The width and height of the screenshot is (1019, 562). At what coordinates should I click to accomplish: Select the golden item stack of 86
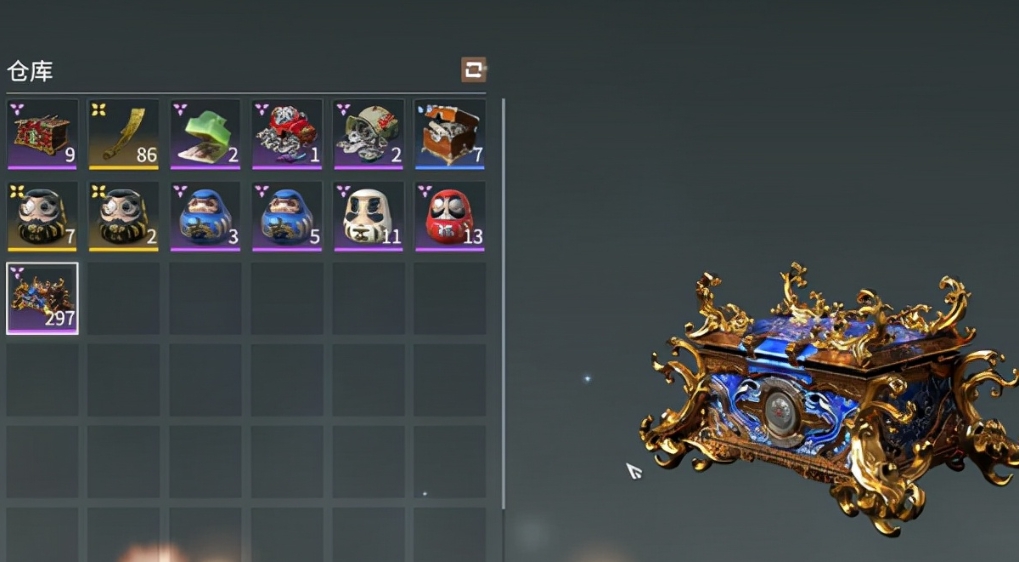click(124, 133)
